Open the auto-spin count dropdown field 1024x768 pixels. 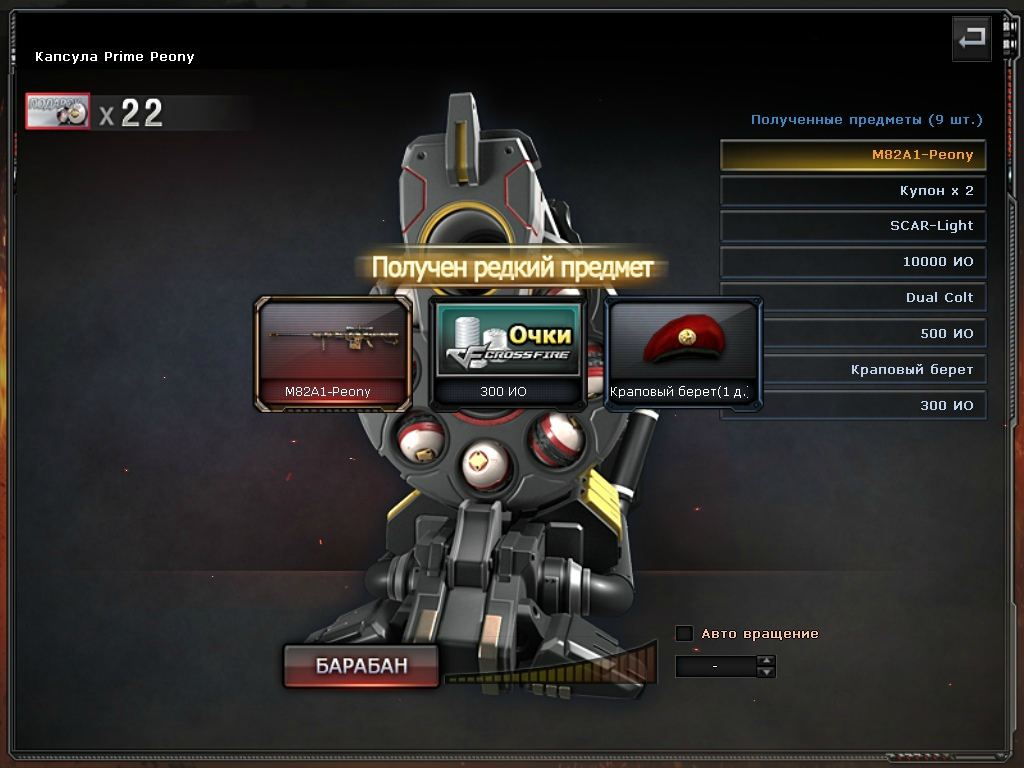point(715,666)
